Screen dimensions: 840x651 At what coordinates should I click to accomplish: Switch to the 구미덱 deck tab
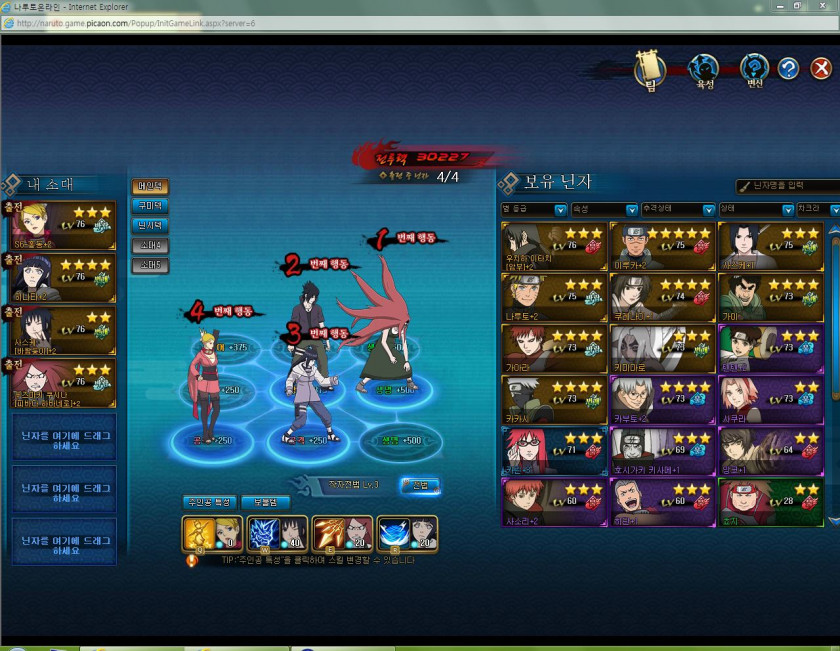pos(150,206)
